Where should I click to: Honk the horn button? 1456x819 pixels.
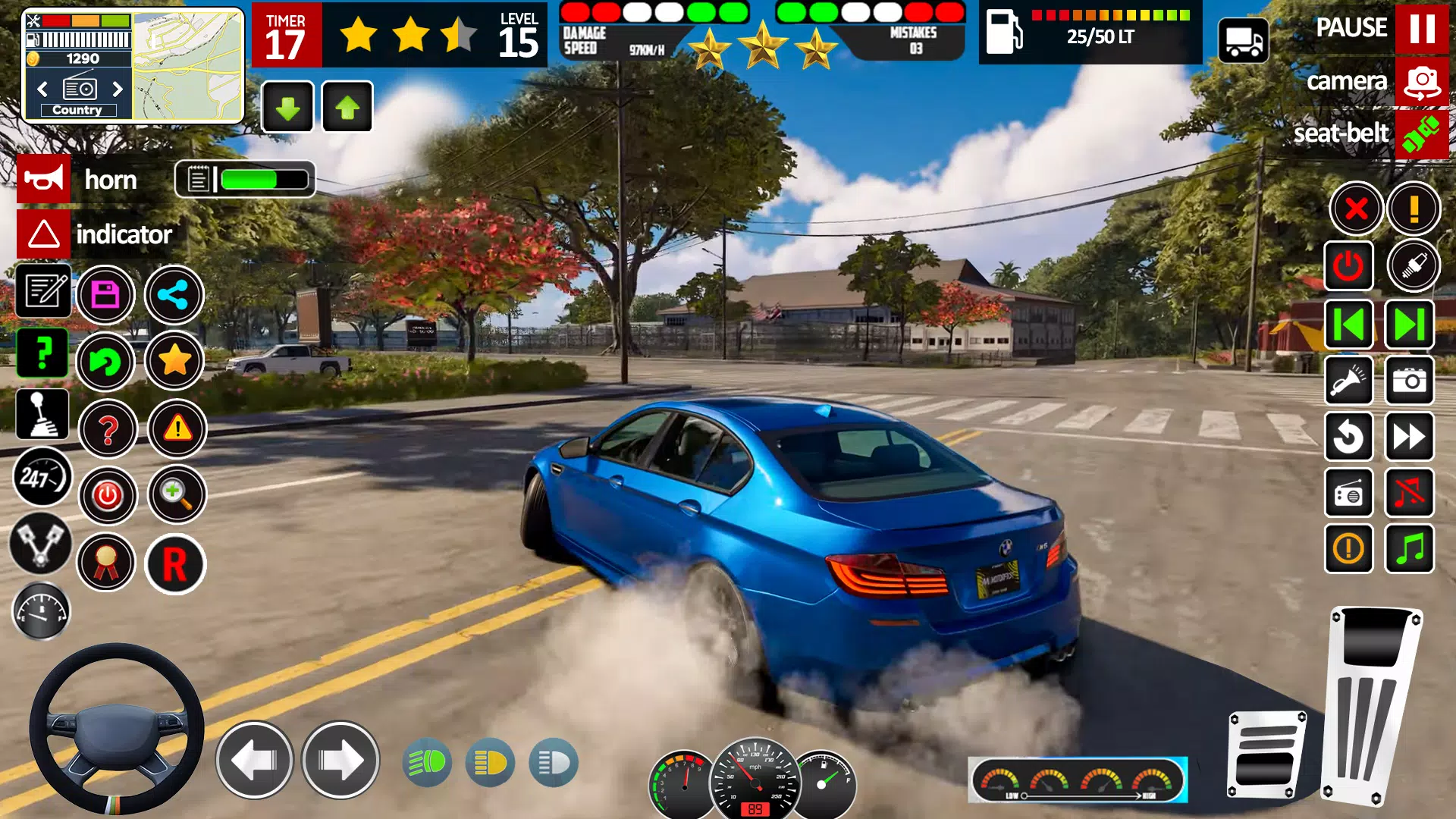[44, 180]
